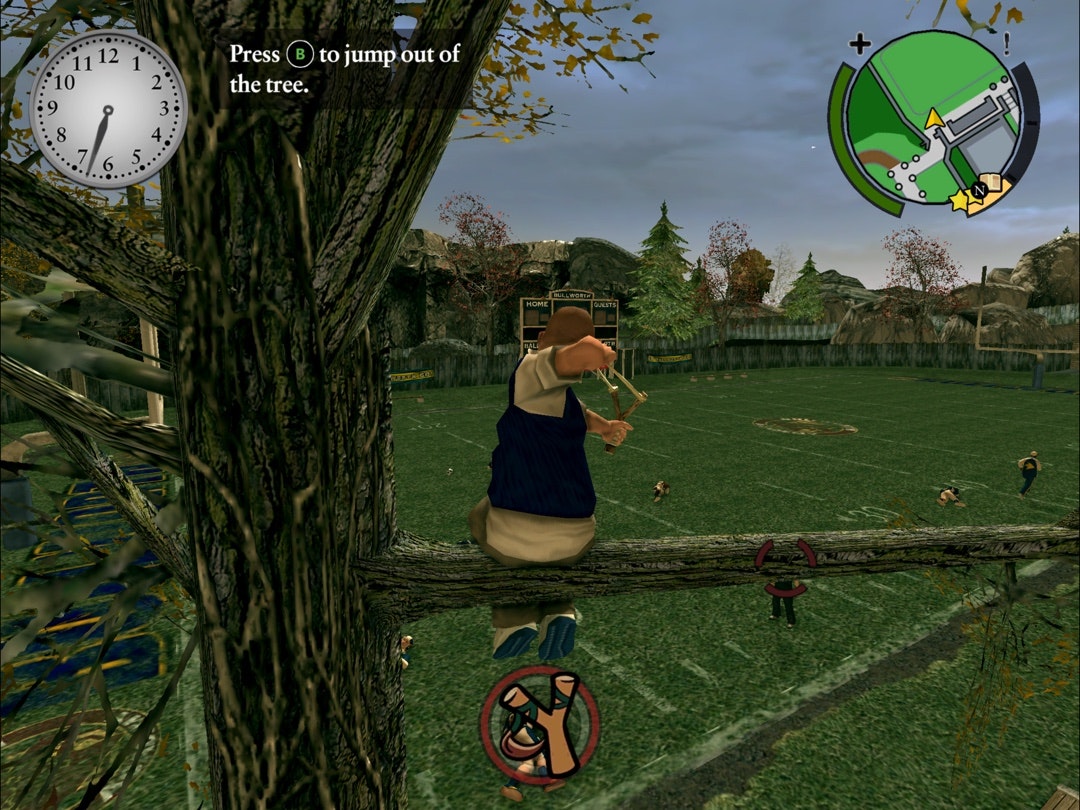Click the yellow player arrow on minimap
Viewport: 1080px width, 810px height.
[x=934, y=119]
